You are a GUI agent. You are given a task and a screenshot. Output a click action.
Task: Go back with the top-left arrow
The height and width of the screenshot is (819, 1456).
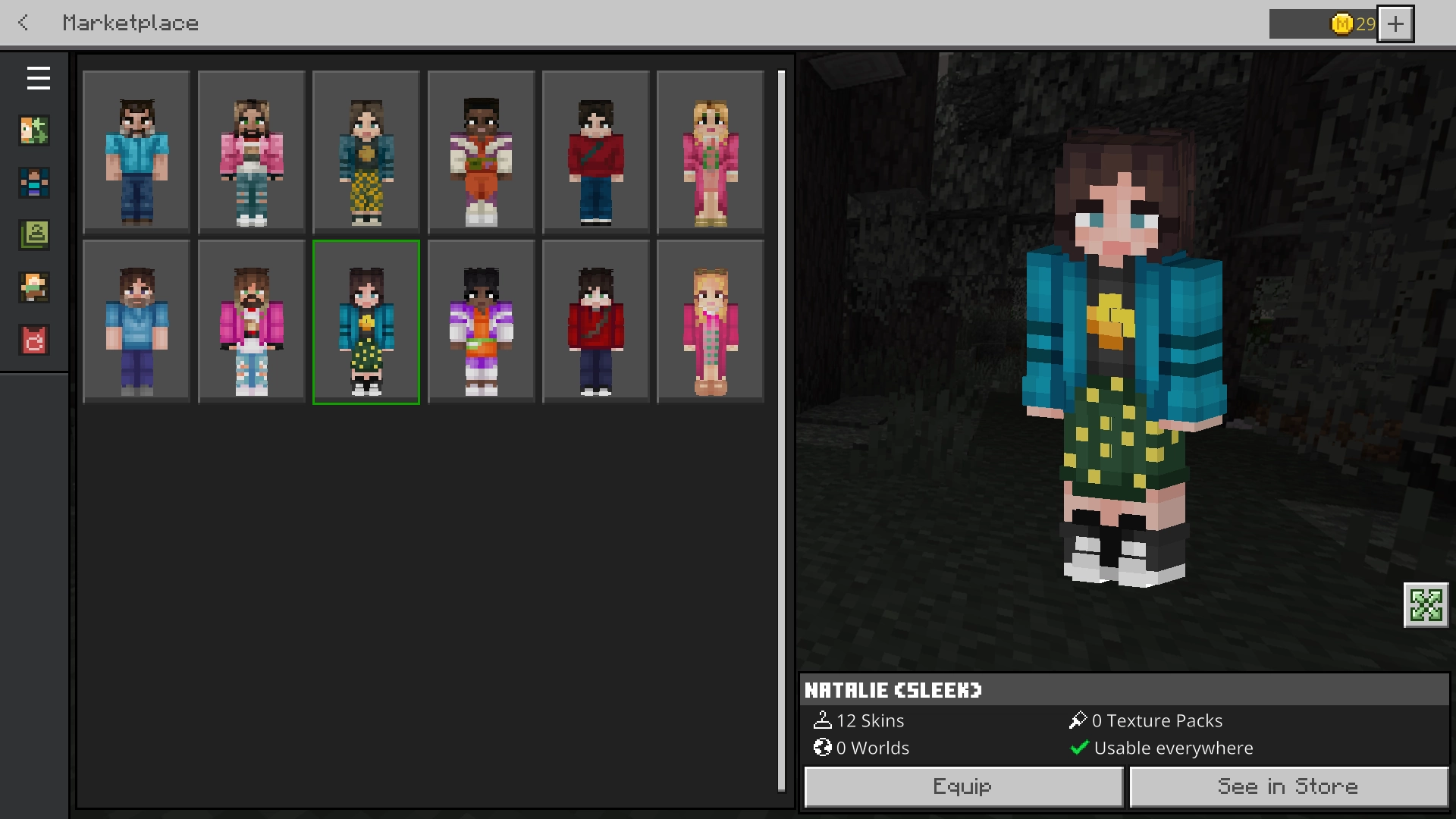pos(24,23)
